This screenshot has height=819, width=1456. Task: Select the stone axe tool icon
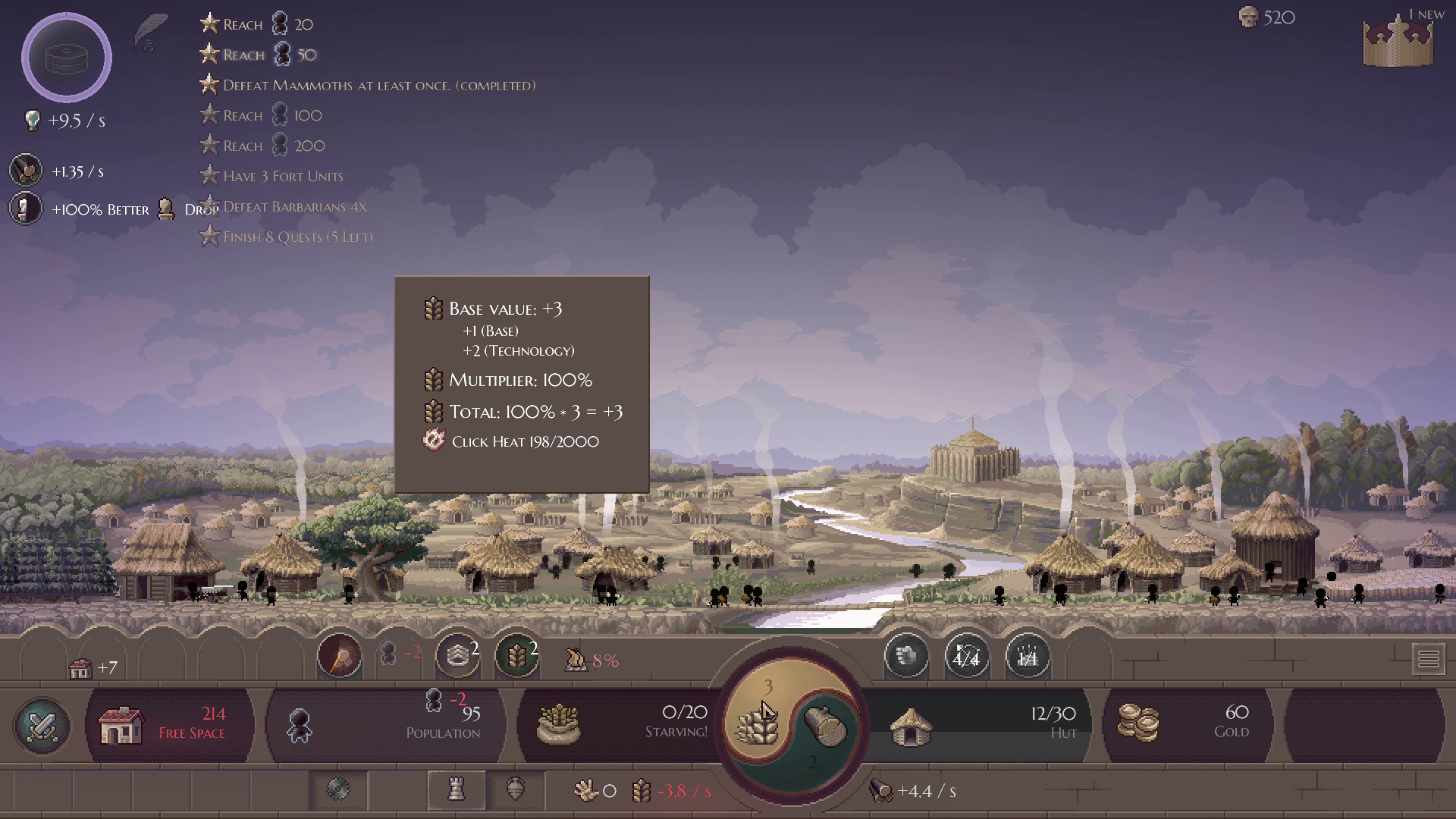click(339, 655)
